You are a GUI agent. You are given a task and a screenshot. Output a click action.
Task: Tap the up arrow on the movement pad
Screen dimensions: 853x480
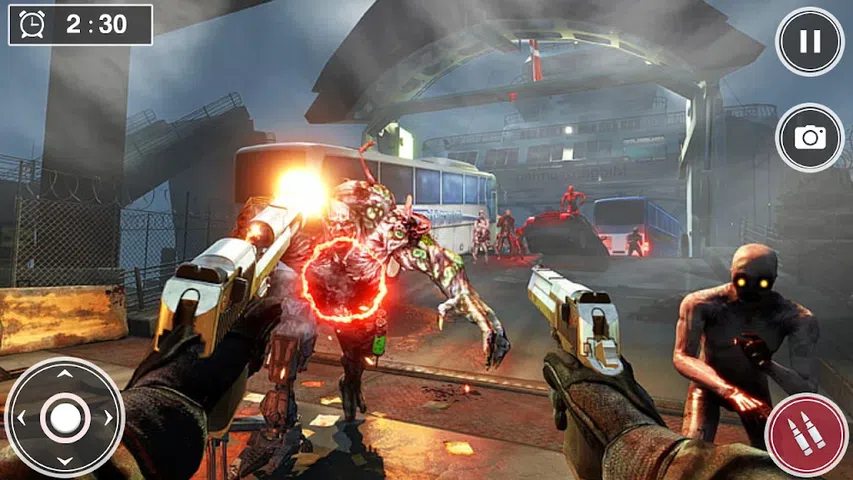[x=64, y=374]
